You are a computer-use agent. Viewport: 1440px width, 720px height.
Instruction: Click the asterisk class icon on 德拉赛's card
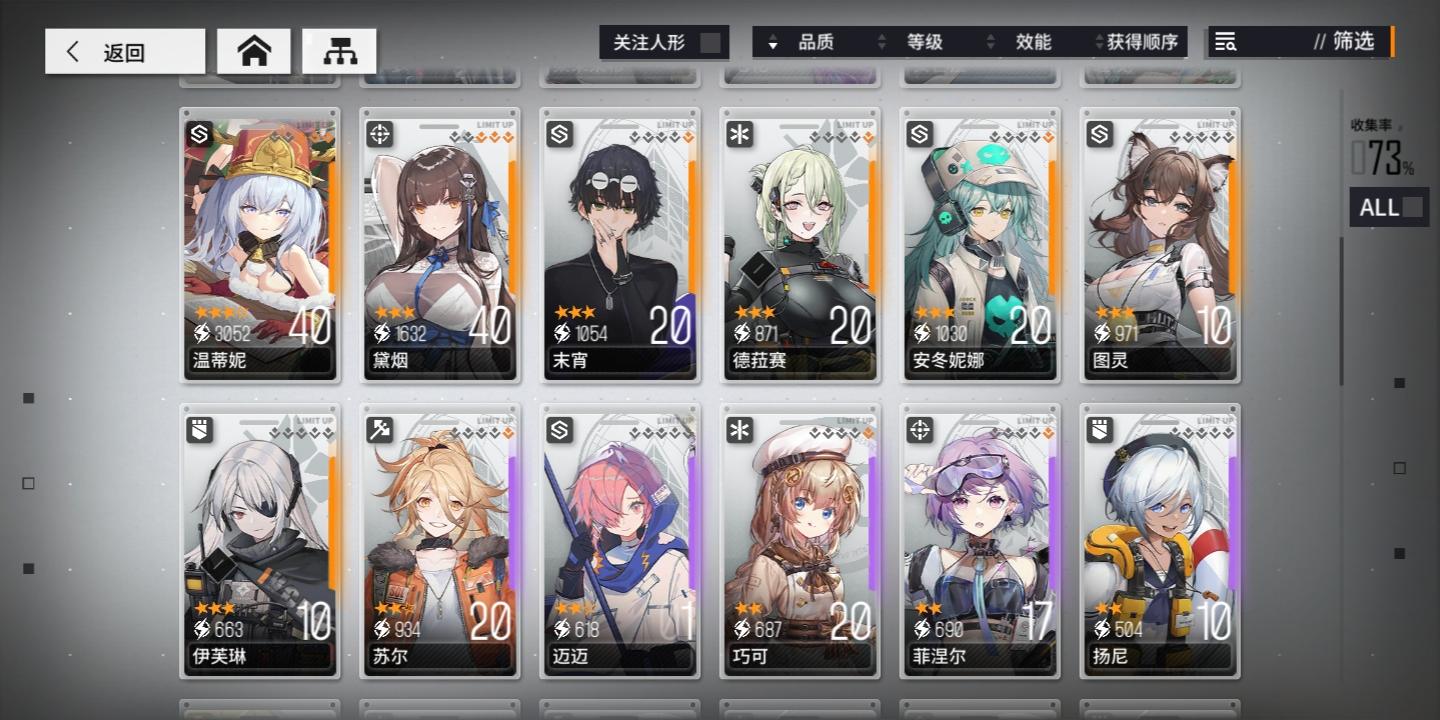[738, 134]
